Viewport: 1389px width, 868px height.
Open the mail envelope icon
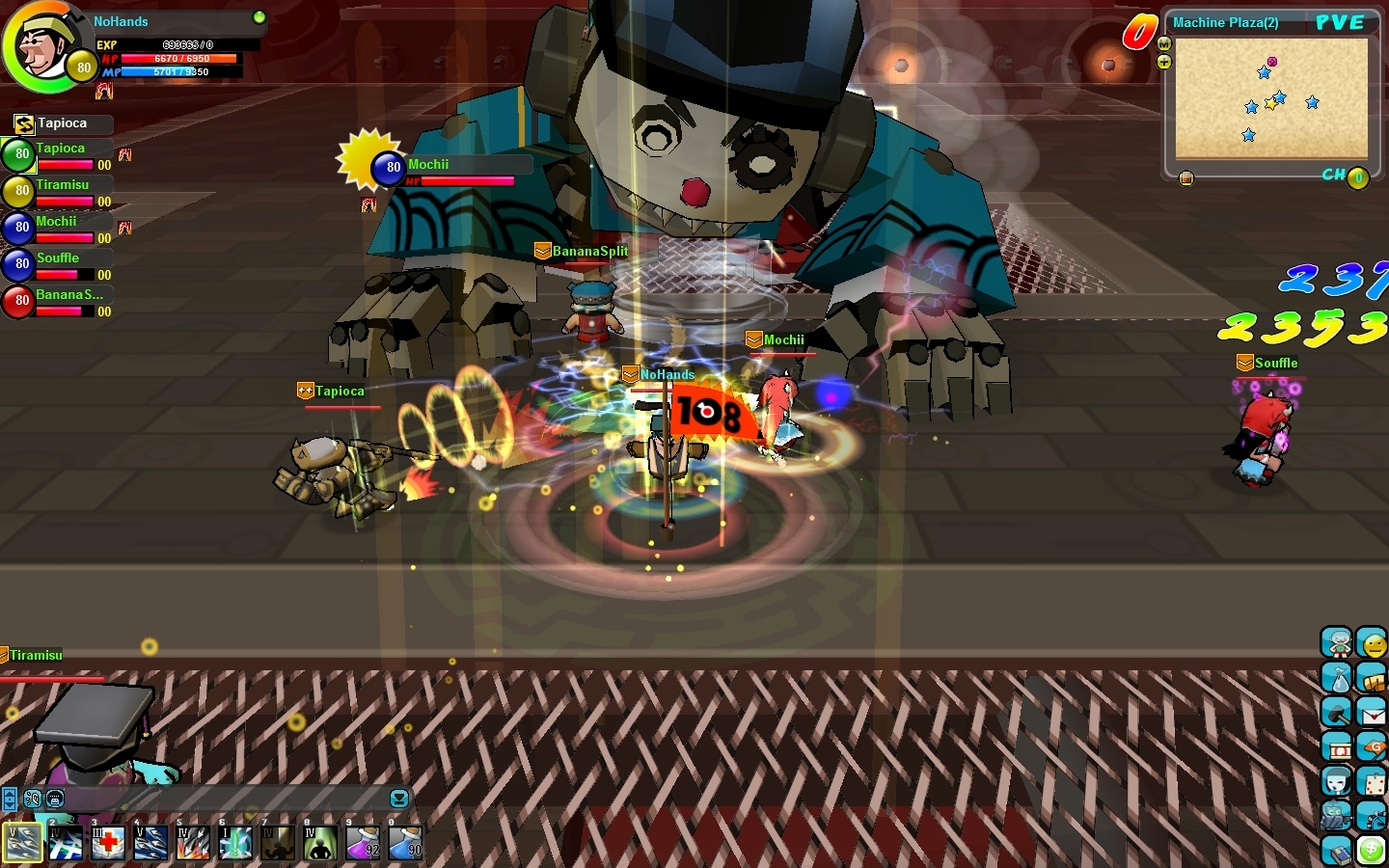[x=1372, y=713]
